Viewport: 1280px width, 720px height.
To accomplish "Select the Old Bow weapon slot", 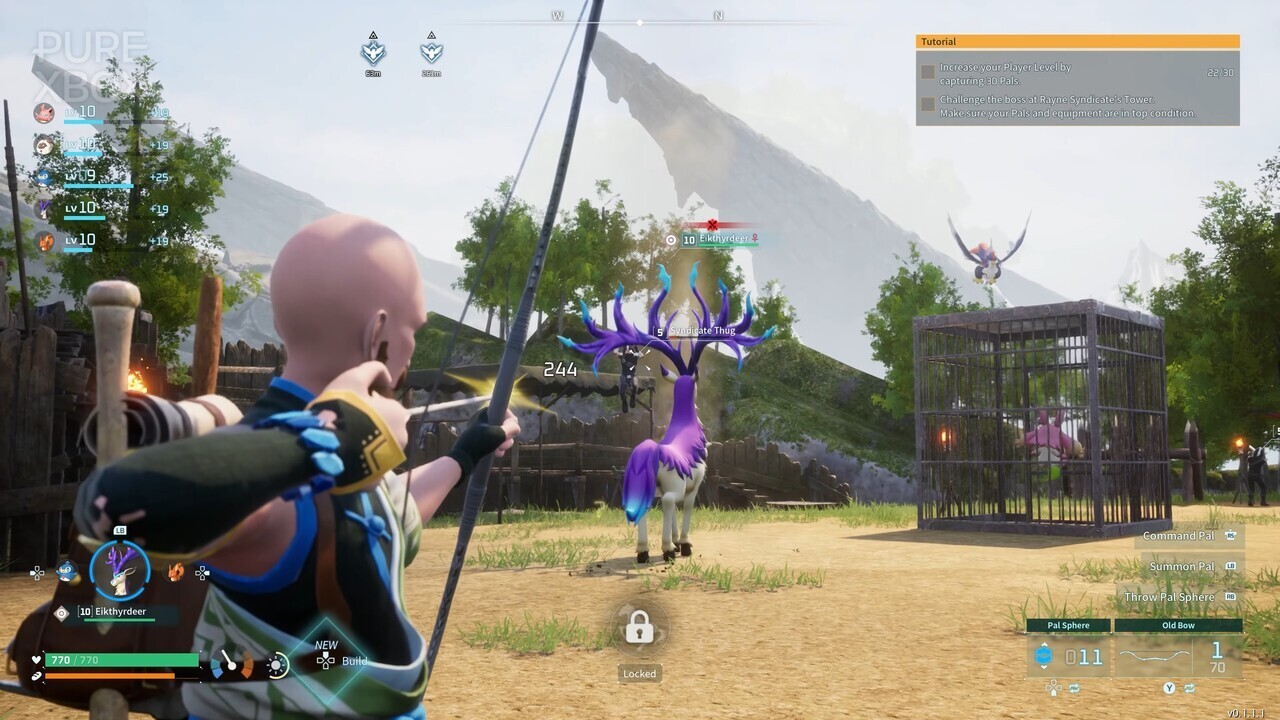I will pos(1178,656).
